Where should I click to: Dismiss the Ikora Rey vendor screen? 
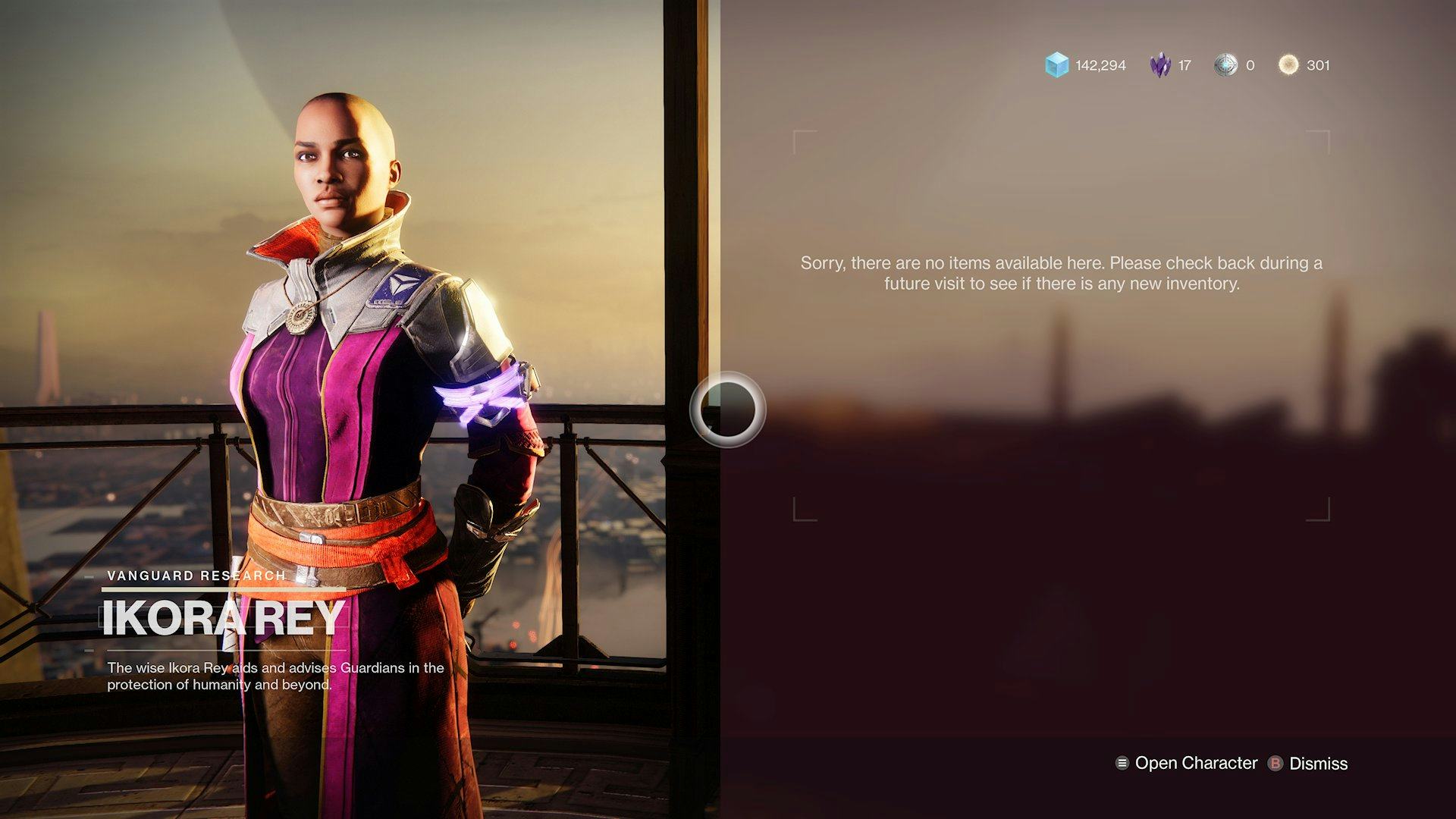coord(1308,764)
